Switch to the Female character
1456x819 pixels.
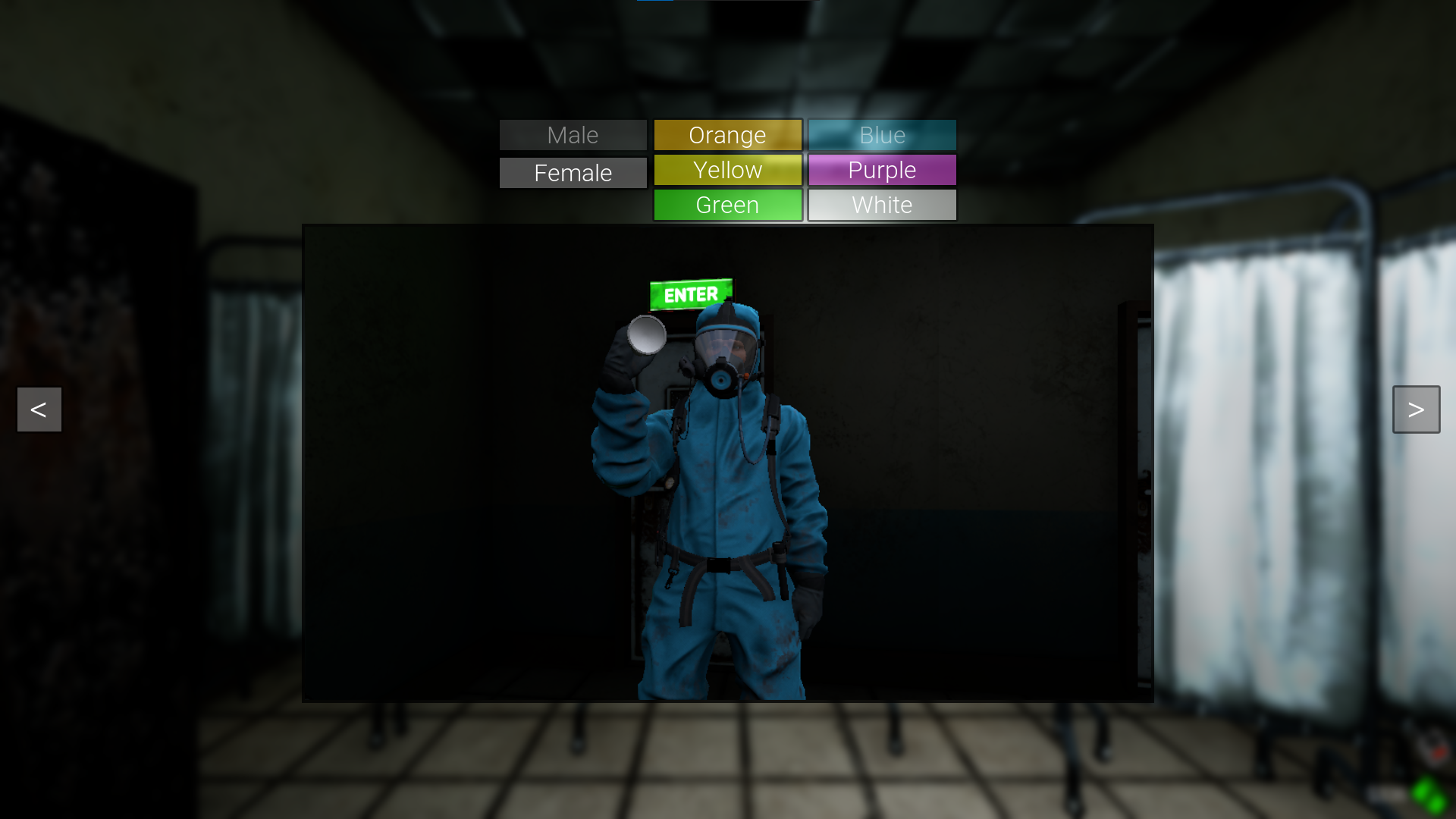point(573,172)
